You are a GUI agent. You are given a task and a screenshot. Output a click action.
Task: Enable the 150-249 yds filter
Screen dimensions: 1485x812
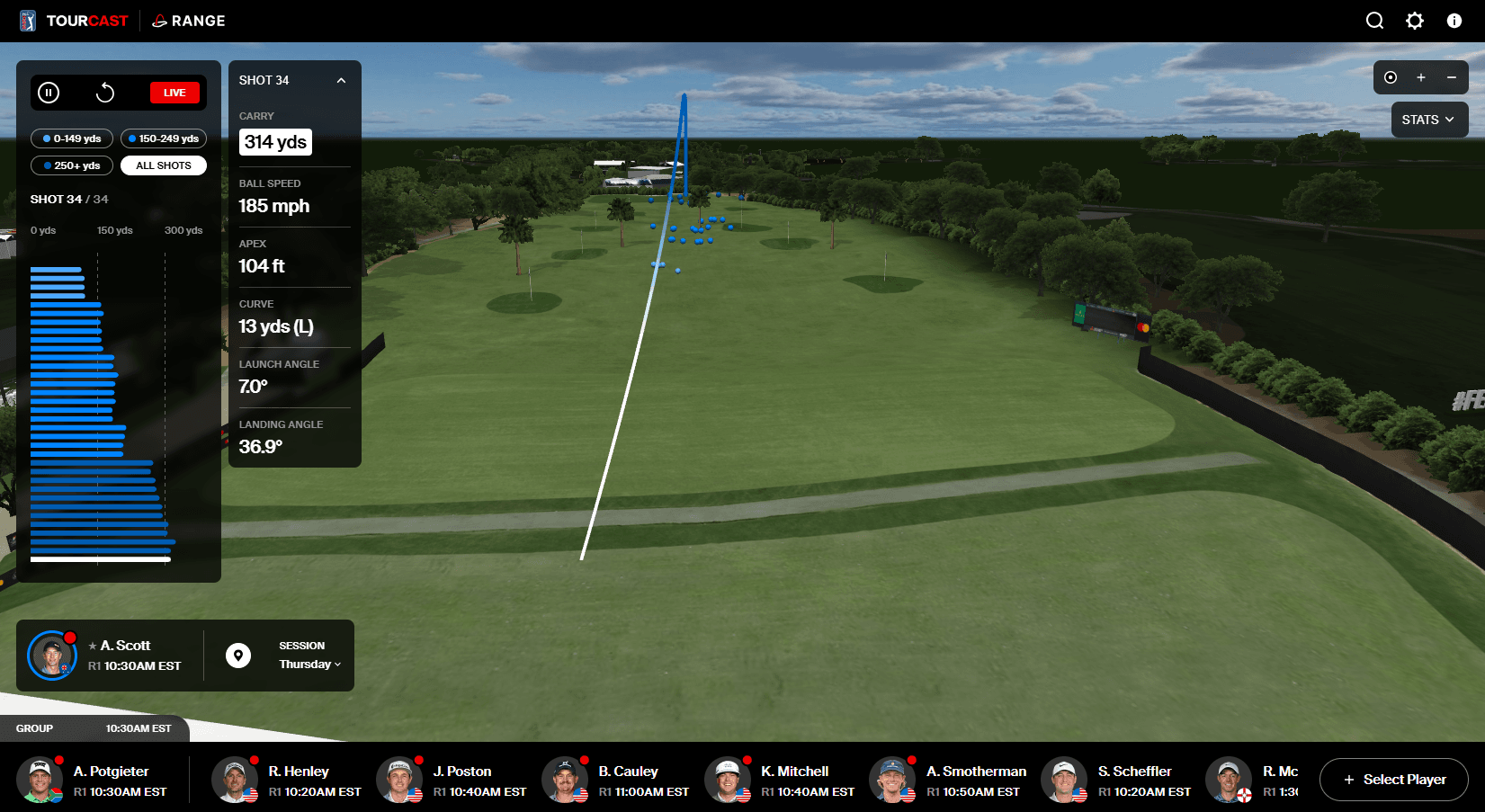coord(163,138)
